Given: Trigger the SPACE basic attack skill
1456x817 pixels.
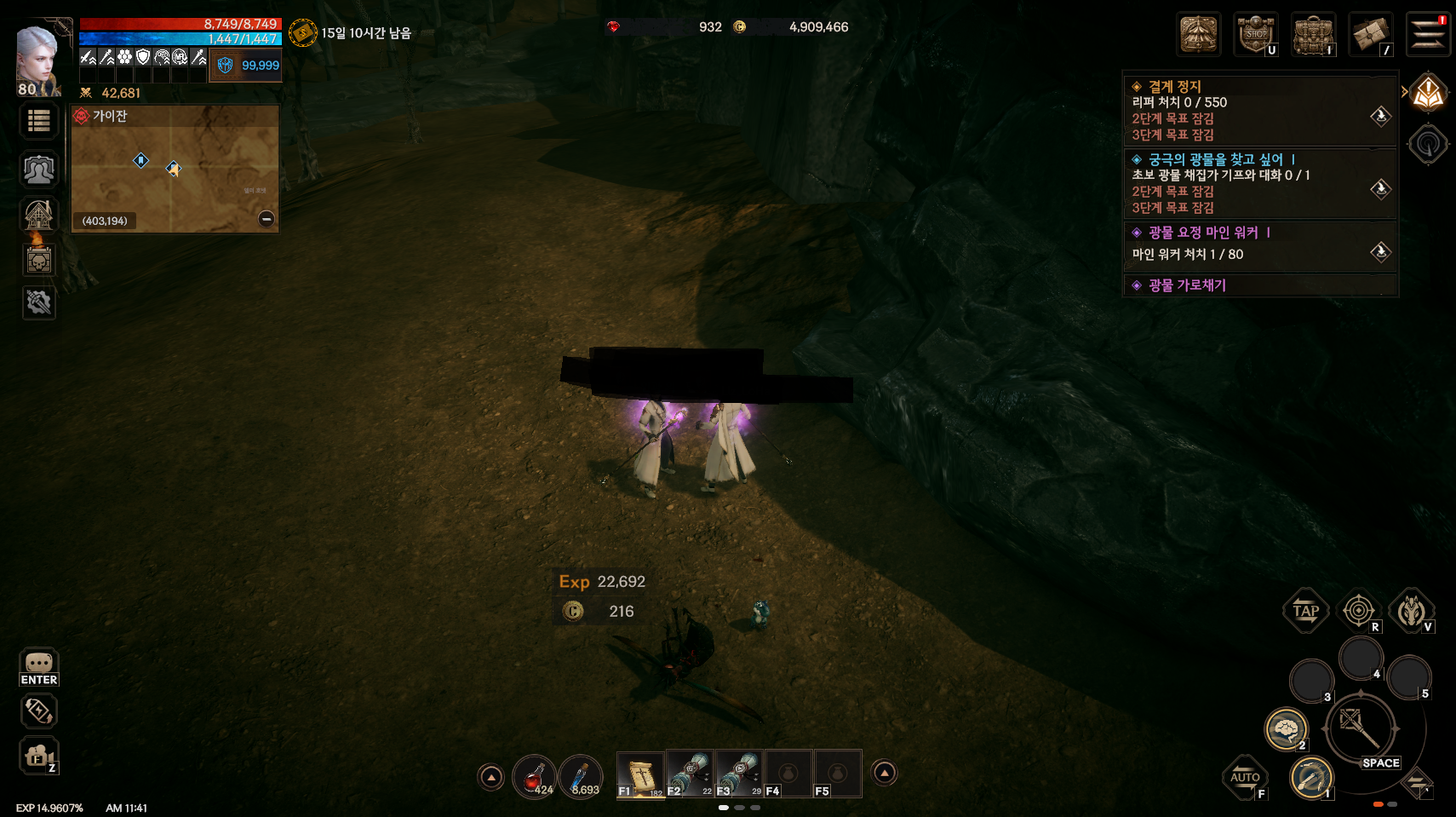Looking at the screenshot, I should [x=1361, y=729].
